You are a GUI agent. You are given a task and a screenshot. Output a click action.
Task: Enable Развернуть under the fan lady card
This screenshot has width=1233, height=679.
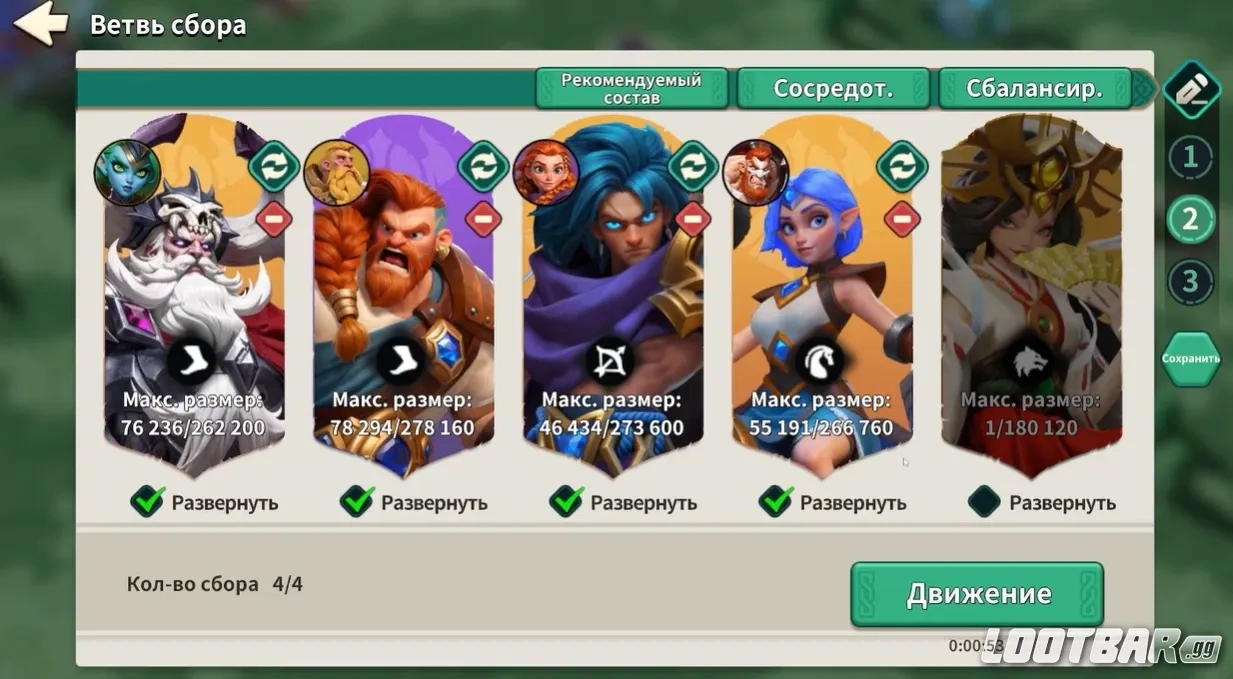click(x=985, y=502)
